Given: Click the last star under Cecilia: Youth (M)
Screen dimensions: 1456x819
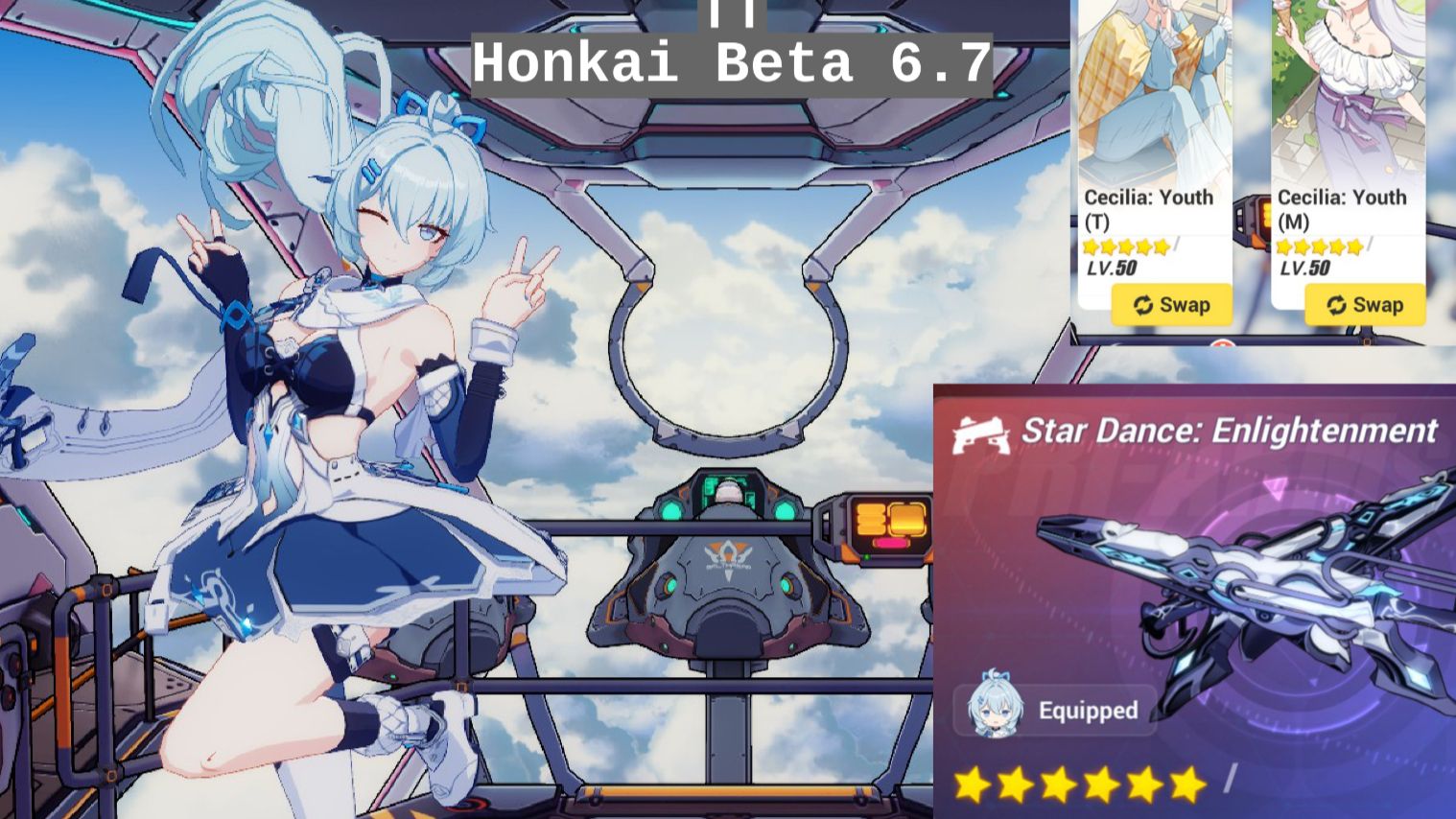Looking at the screenshot, I should point(1354,247).
